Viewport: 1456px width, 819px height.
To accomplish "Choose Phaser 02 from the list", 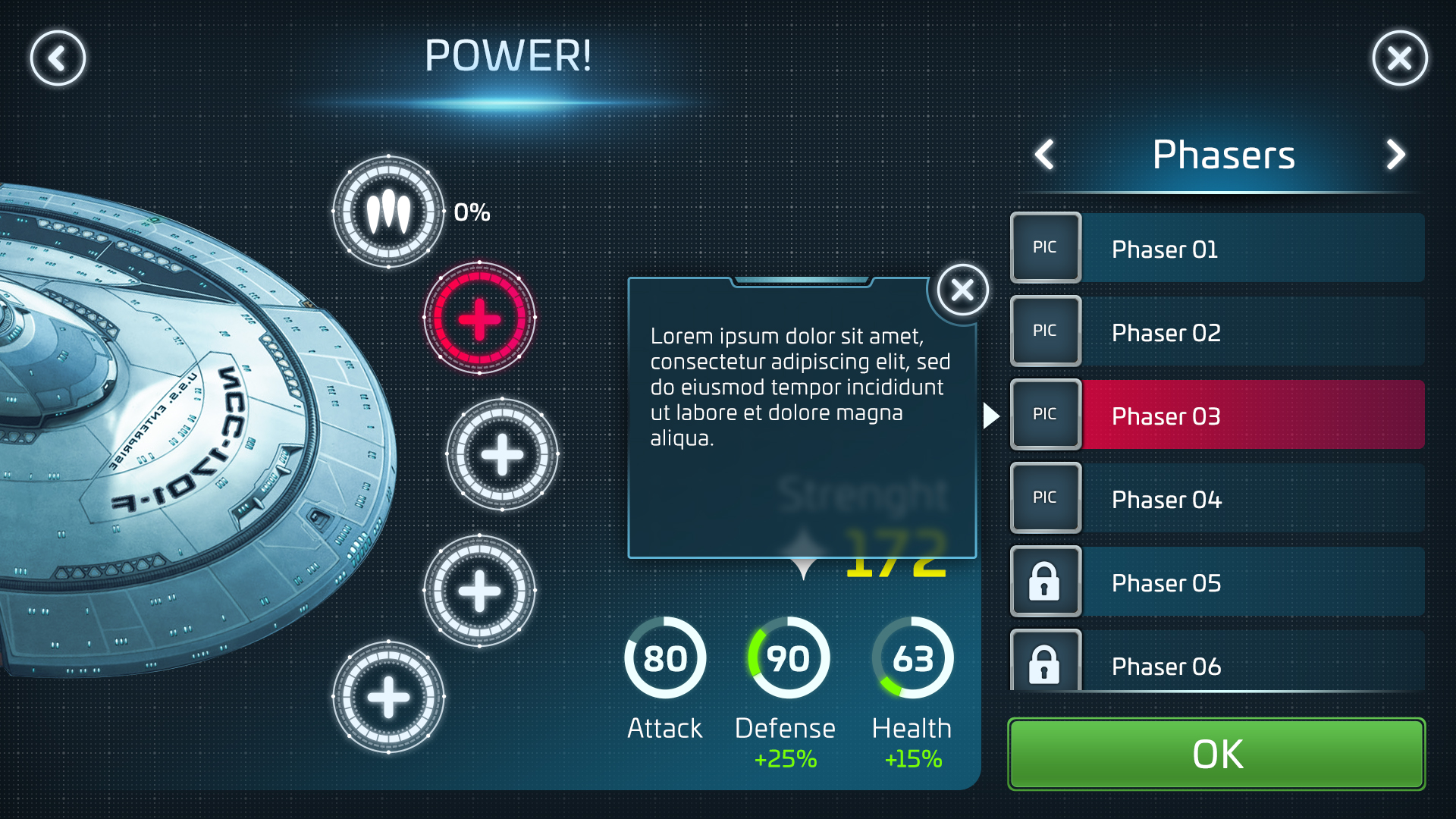I will point(1217,332).
